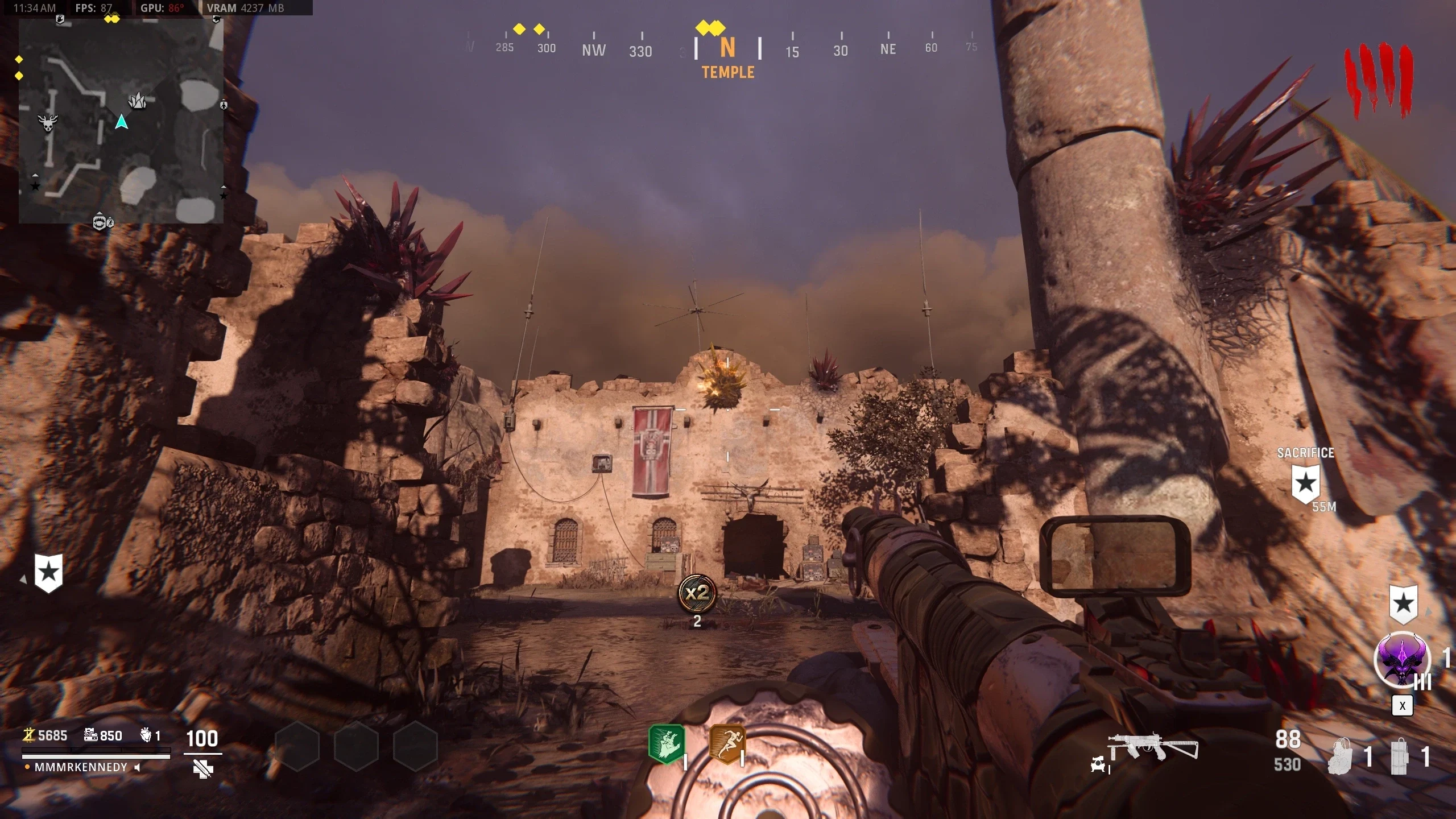Image resolution: width=1456 pixels, height=819 pixels.
Task: Select the orange running figure perk icon
Action: 727,743
